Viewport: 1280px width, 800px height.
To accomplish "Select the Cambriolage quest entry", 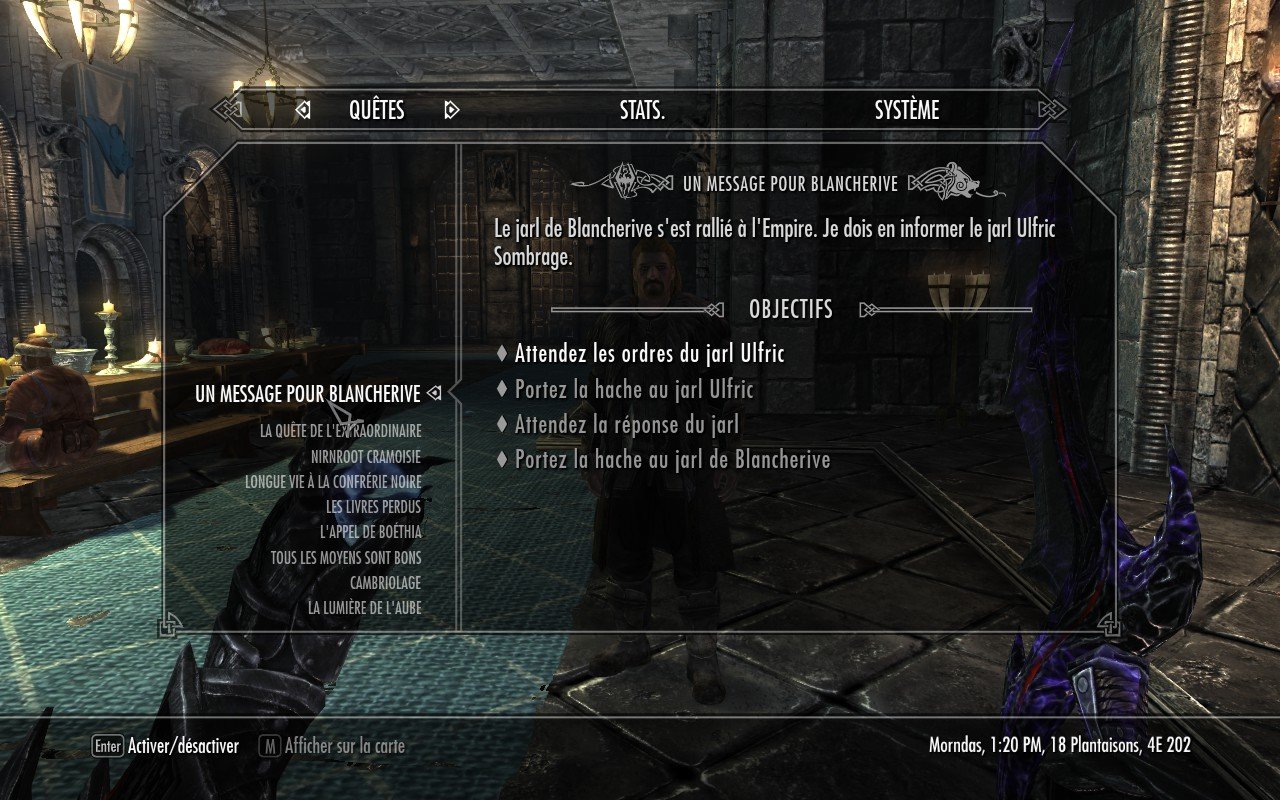I will [385, 583].
